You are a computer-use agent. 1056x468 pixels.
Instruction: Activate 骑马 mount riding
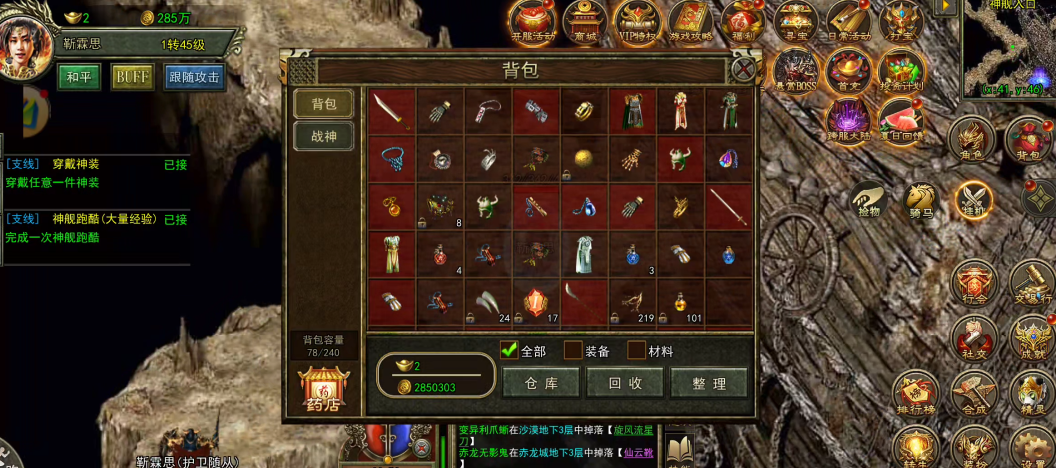point(920,200)
